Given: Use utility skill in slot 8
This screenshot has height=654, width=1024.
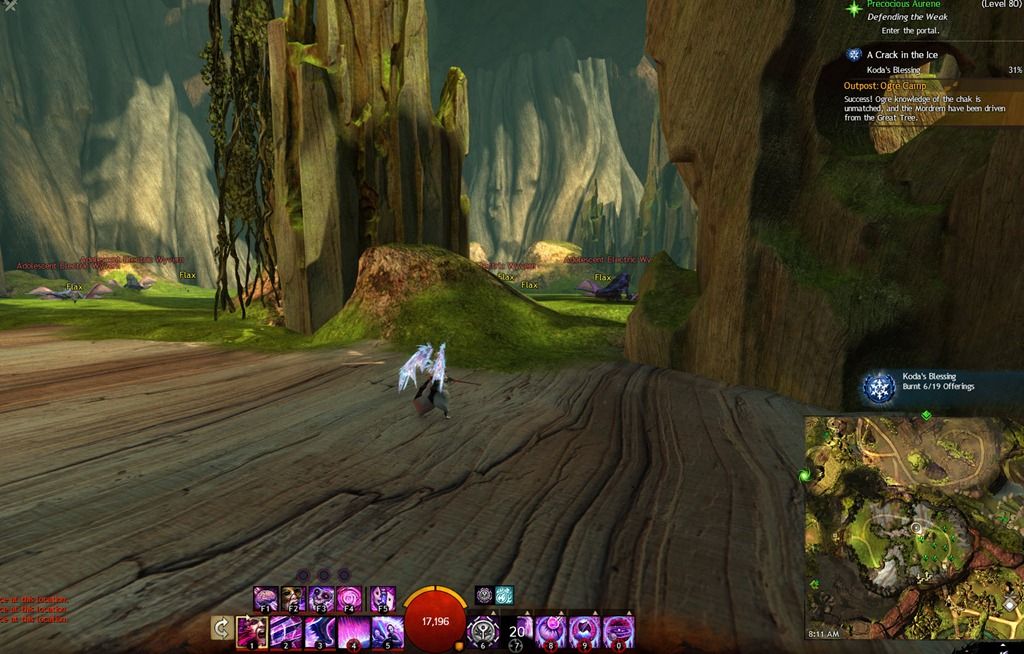Looking at the screenshot, I should click(x=551, y=632).
